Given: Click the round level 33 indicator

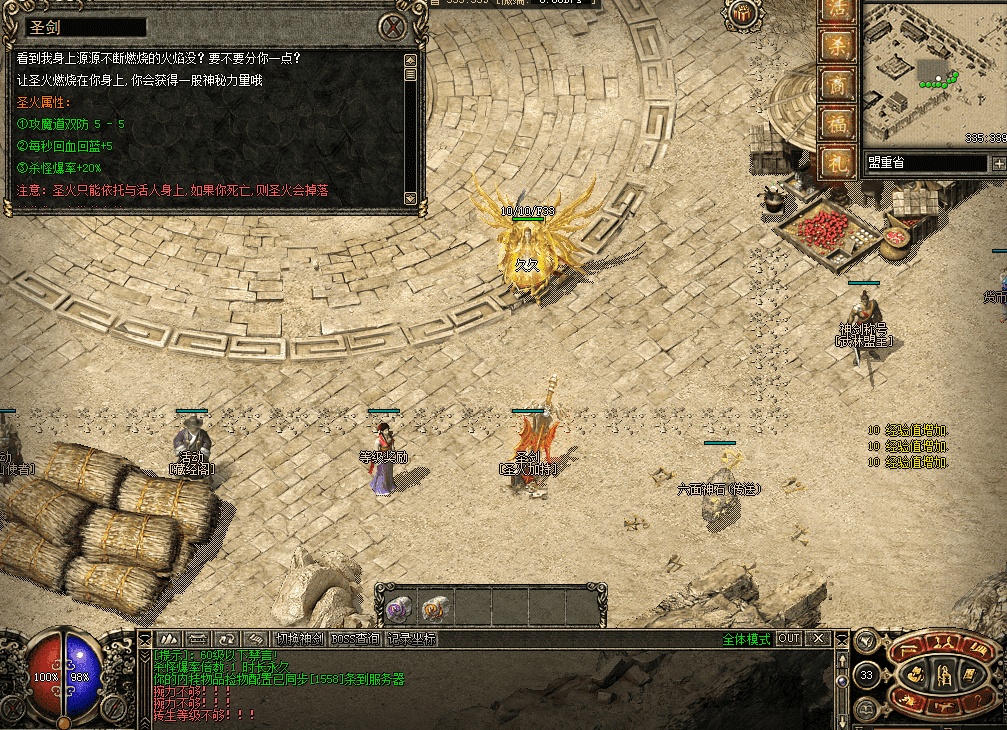Looking at the screenshot, I should click(867, 676).
